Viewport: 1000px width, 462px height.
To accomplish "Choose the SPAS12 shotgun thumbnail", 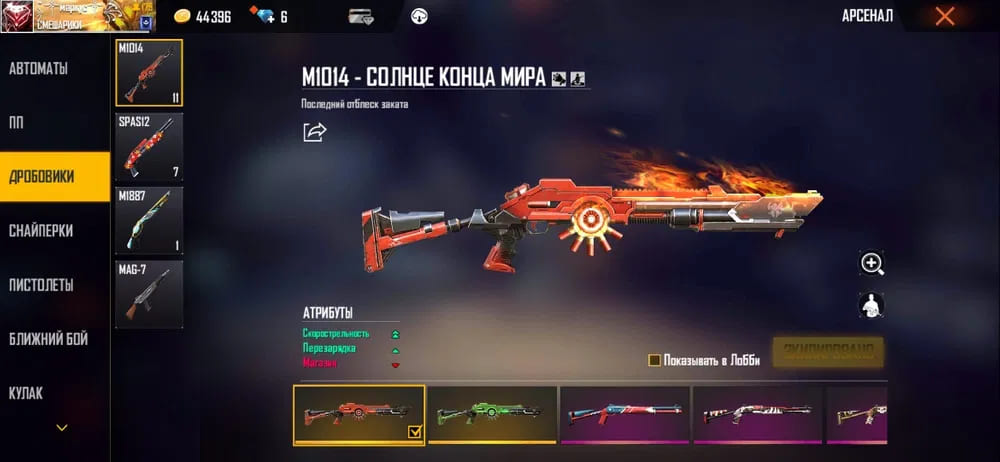I will tap(149, 146).
